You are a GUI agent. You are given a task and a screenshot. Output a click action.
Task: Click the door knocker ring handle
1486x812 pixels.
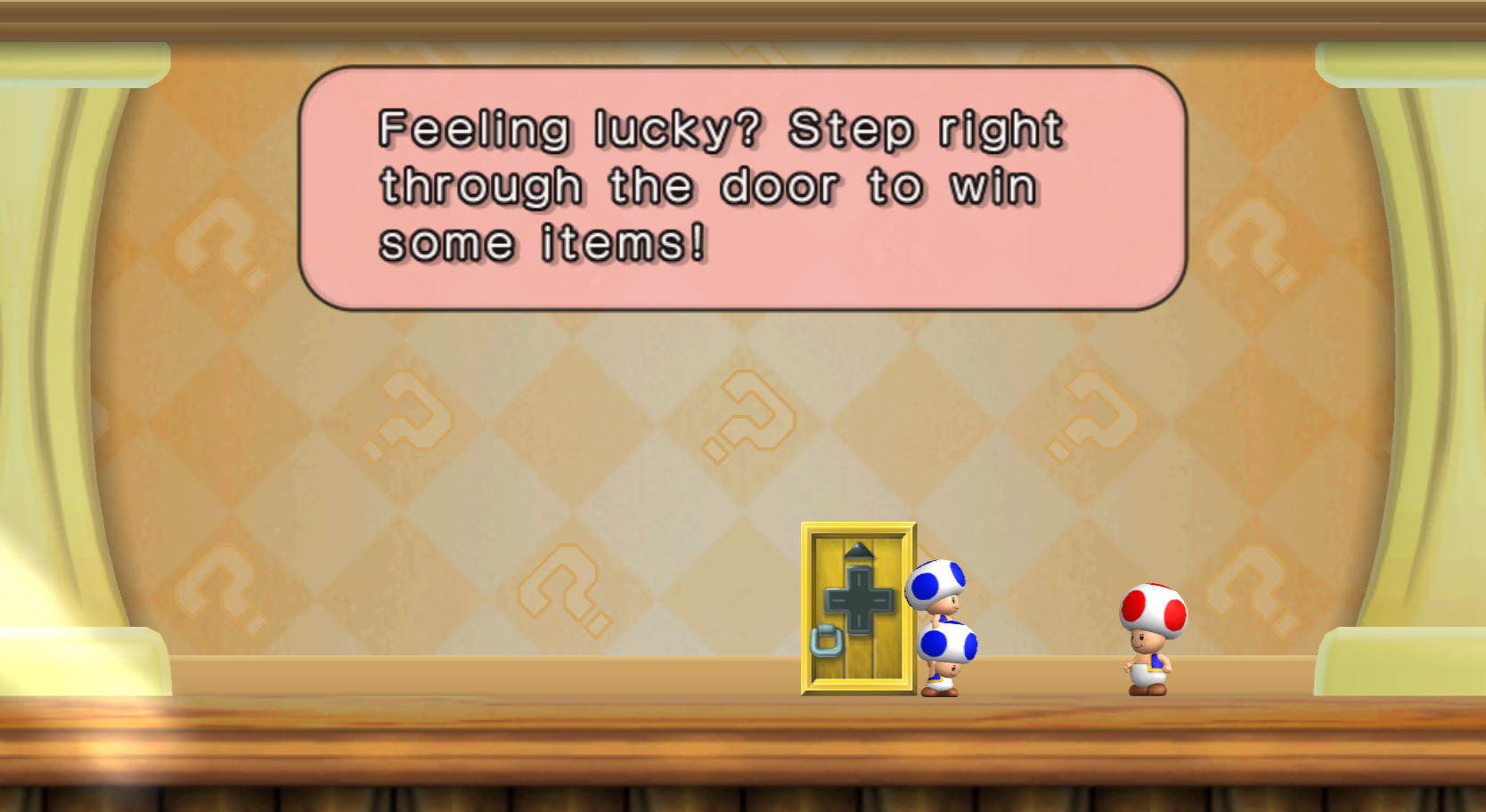827,640
